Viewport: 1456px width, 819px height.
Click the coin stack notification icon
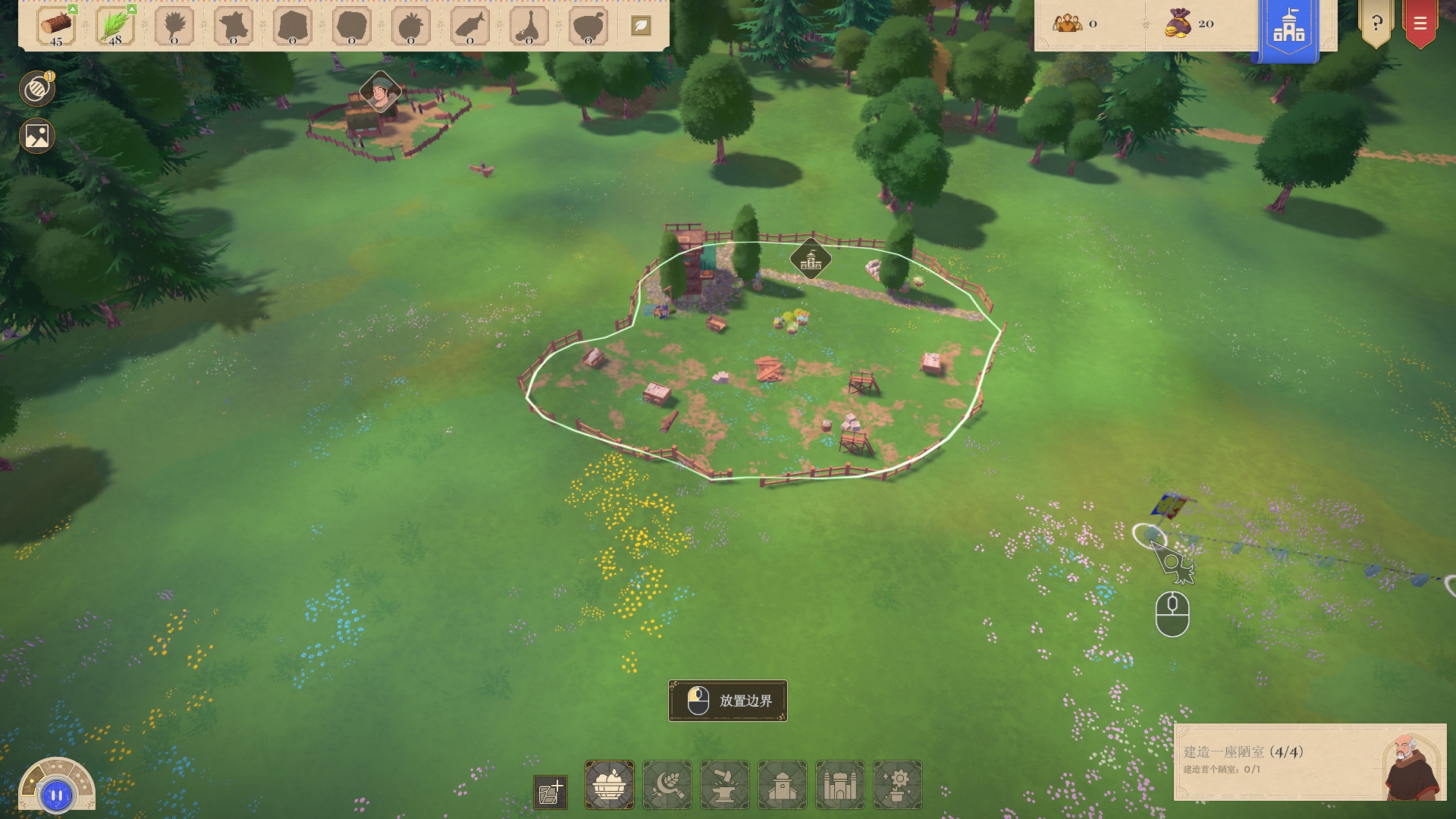36,89
